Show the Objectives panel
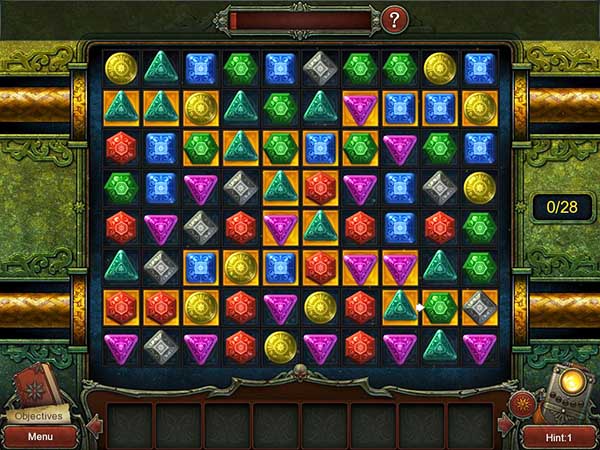Screen dimensions: 600x450 pyautogui.click(x=37, y=416)
